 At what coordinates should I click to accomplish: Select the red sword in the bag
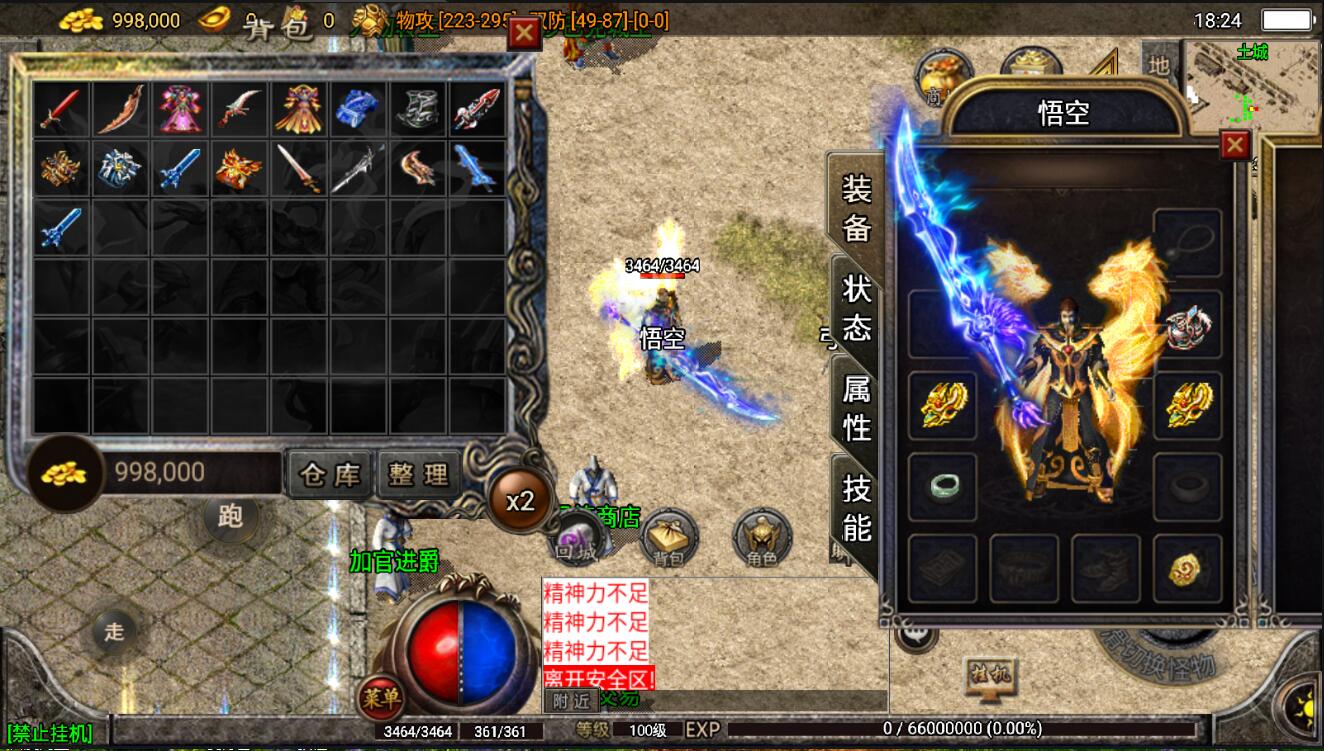click(x=60, y=109)
